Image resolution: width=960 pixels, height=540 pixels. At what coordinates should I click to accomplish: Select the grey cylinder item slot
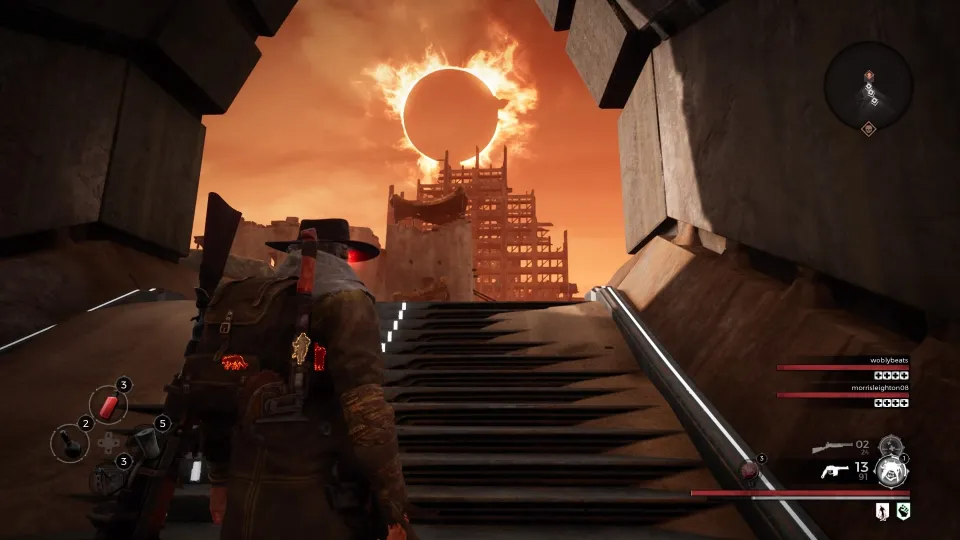pos(143,441)
